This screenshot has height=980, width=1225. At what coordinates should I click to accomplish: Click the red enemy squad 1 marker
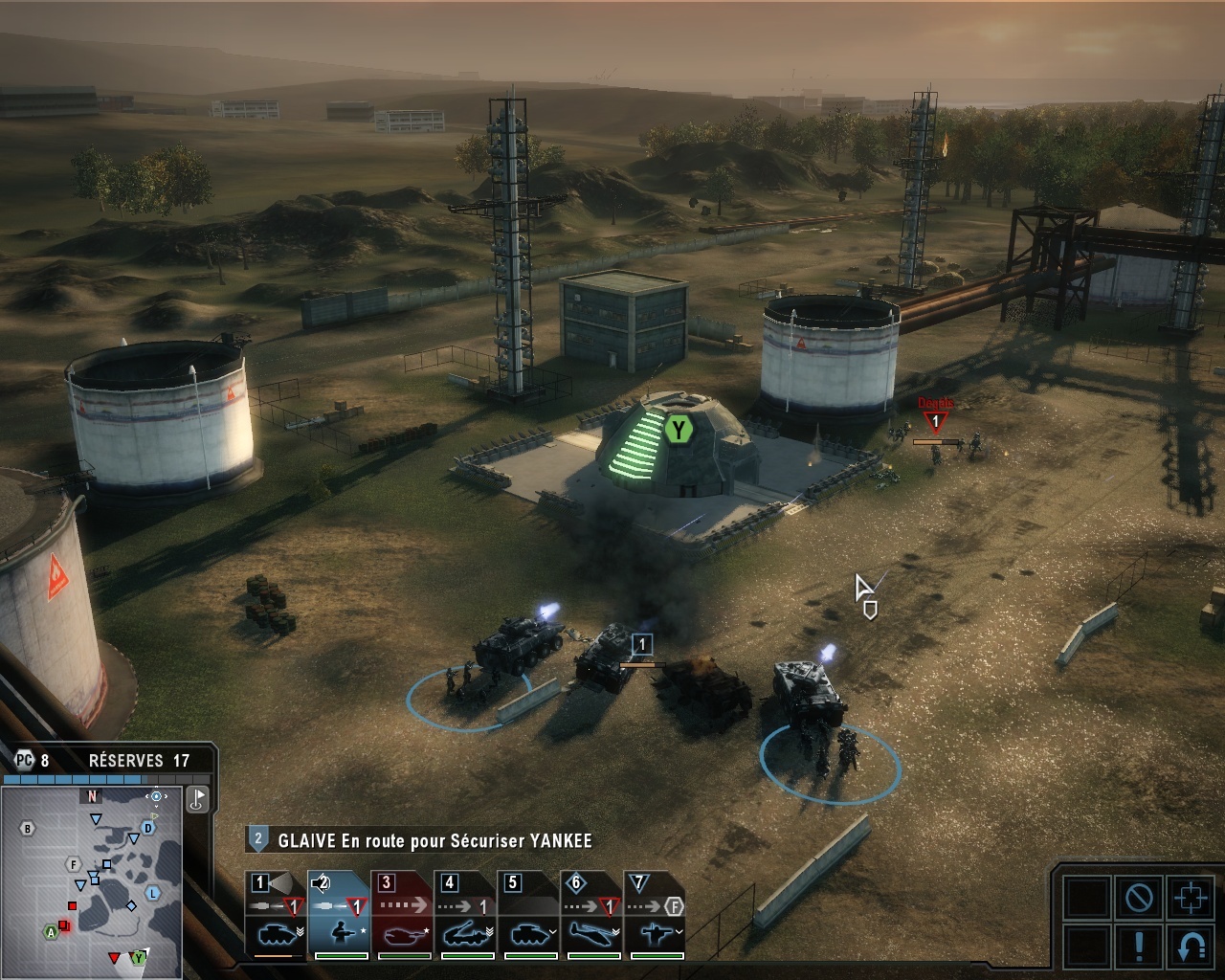[935, 422]
